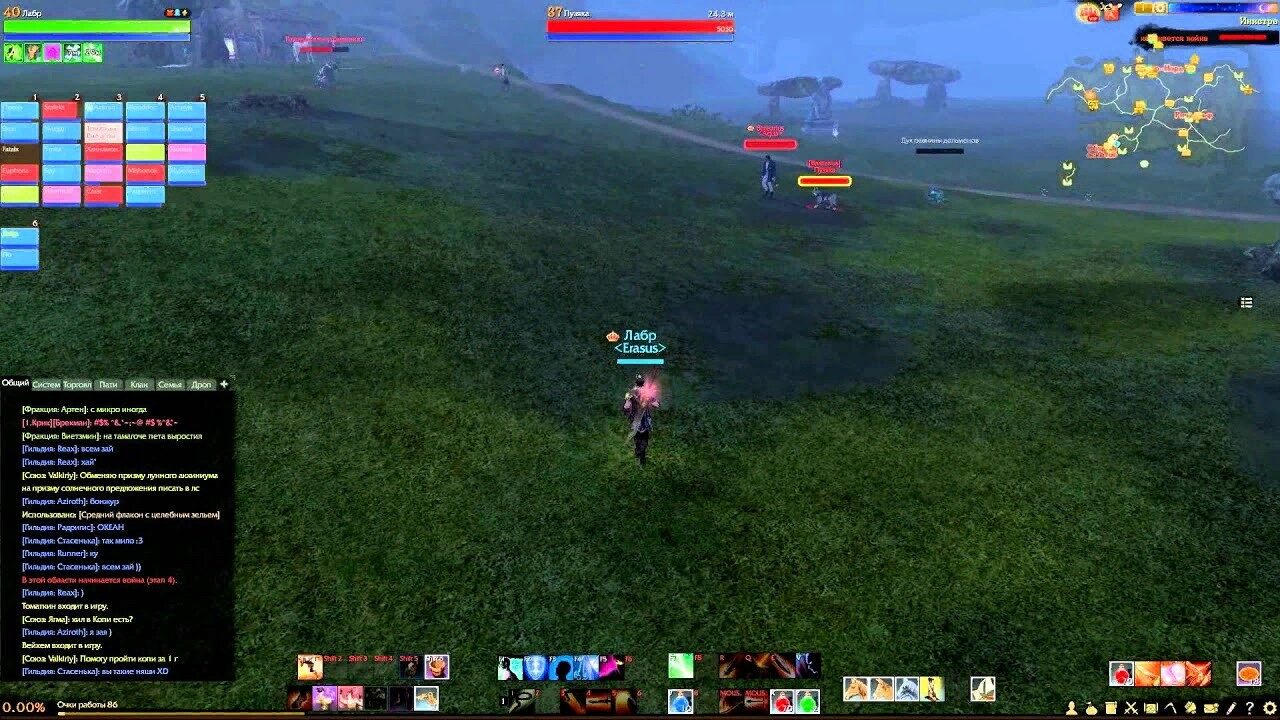Open the list menu at screen's right edge
This screenshot has height=720, width=1280.
[1246, 301]
